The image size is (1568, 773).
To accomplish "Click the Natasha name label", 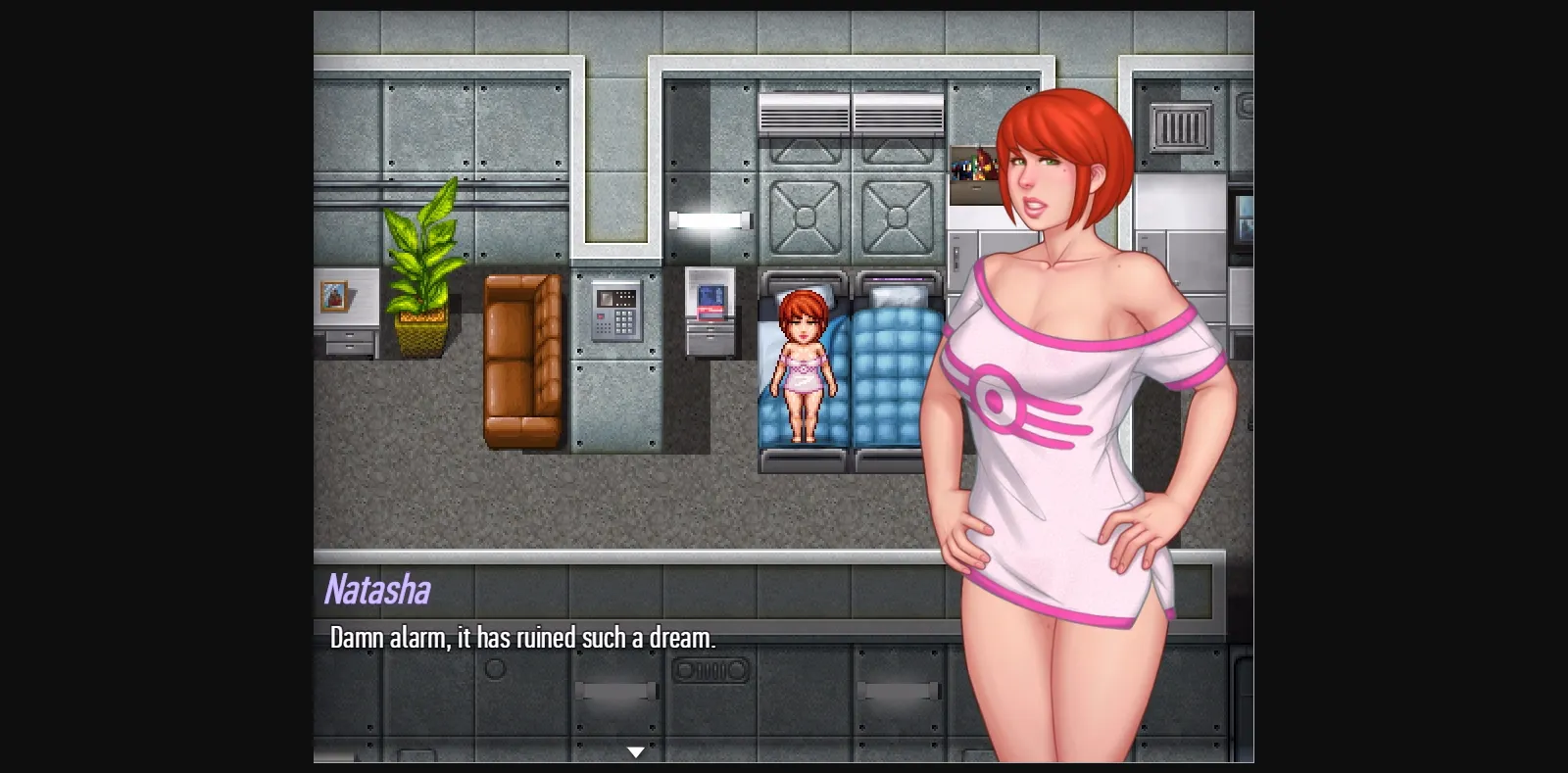I will (376, 589).
